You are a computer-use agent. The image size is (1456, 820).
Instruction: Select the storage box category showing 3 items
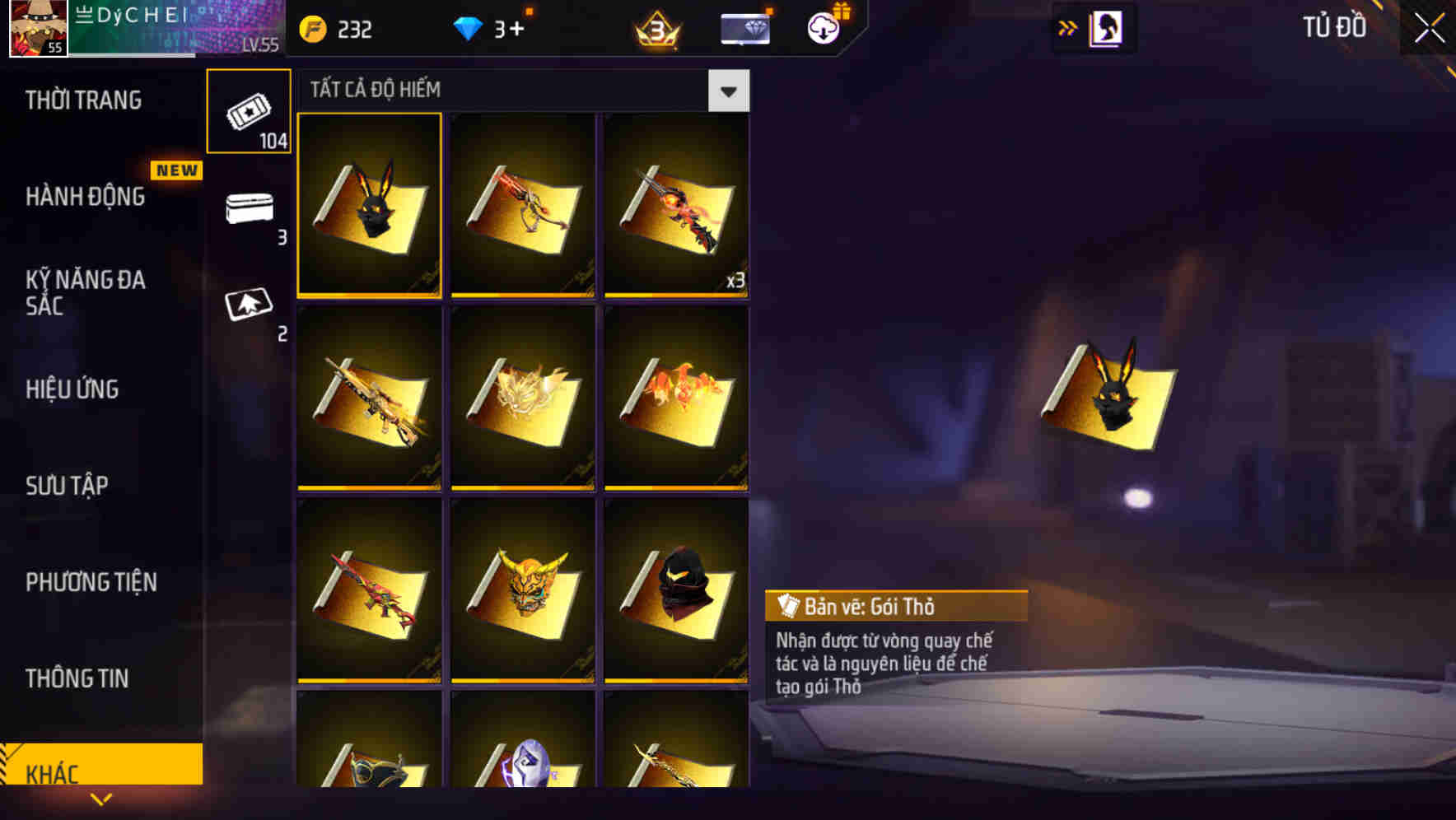249,212
